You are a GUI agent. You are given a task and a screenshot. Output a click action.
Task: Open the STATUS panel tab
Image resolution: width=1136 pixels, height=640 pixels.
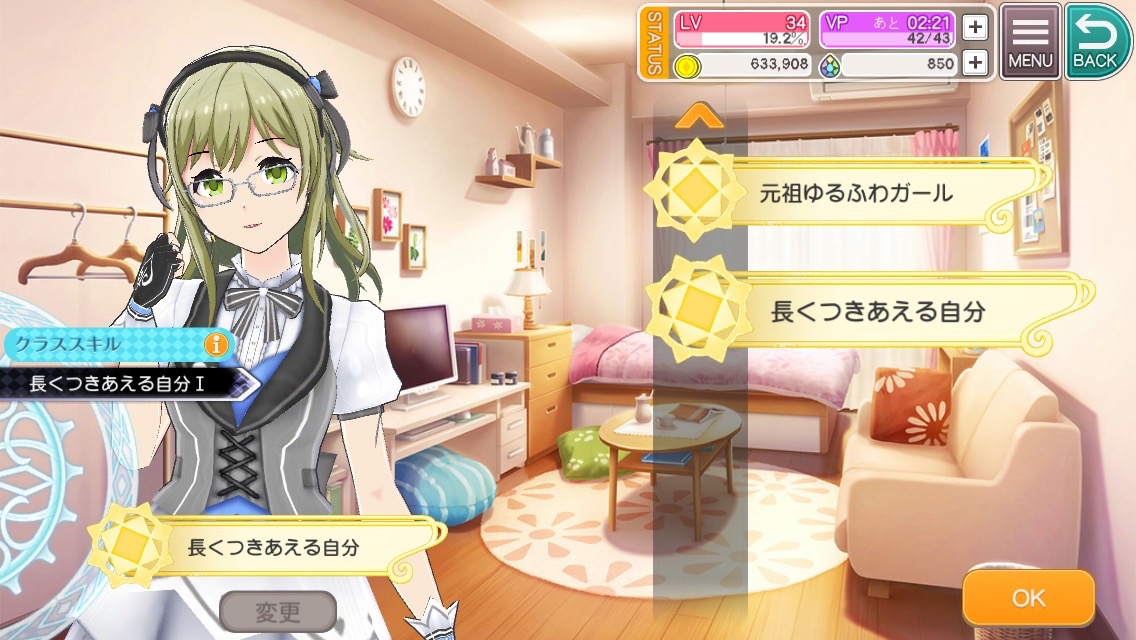654,43
